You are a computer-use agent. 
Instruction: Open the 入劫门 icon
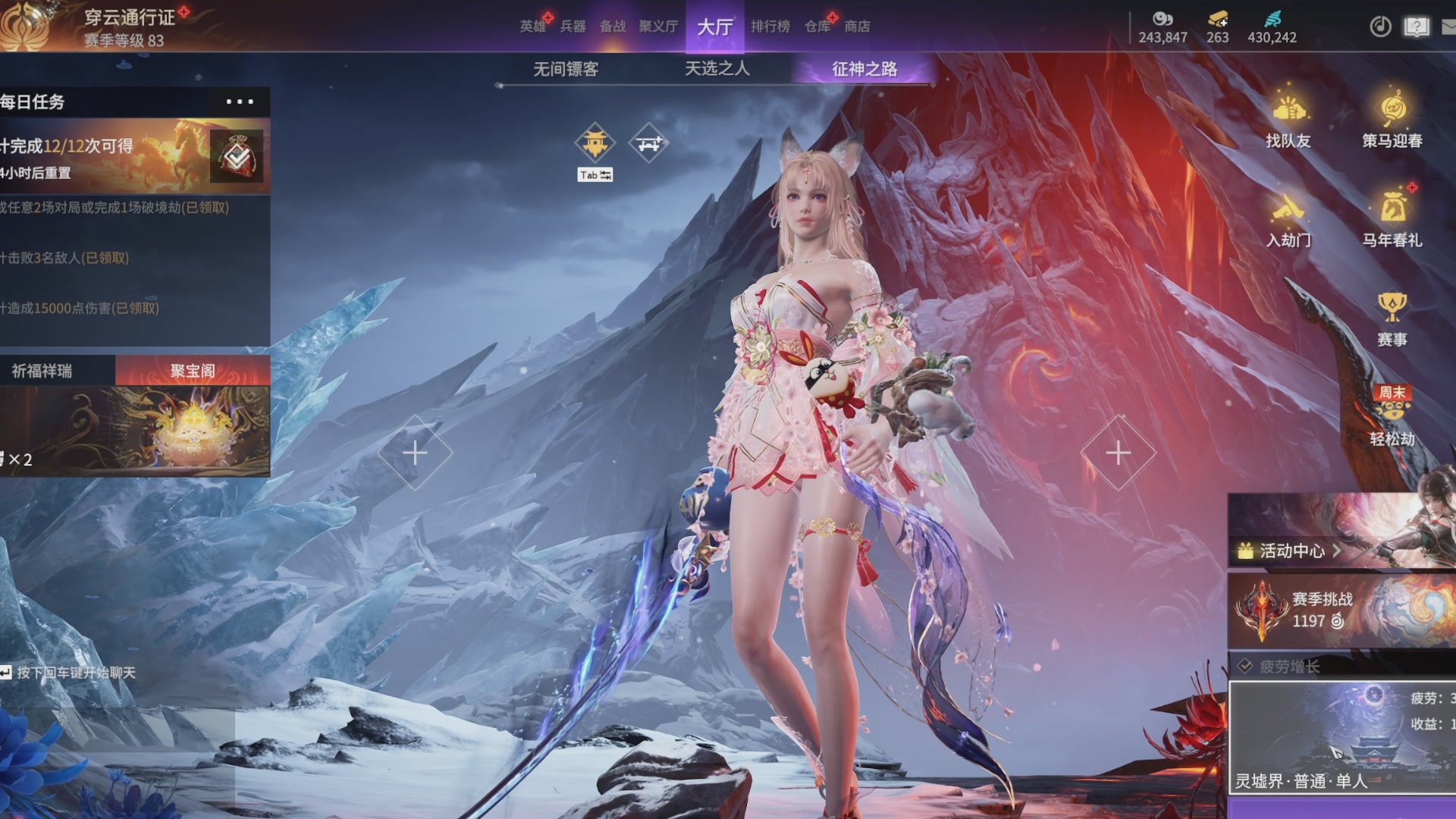tap(1288, 220)
